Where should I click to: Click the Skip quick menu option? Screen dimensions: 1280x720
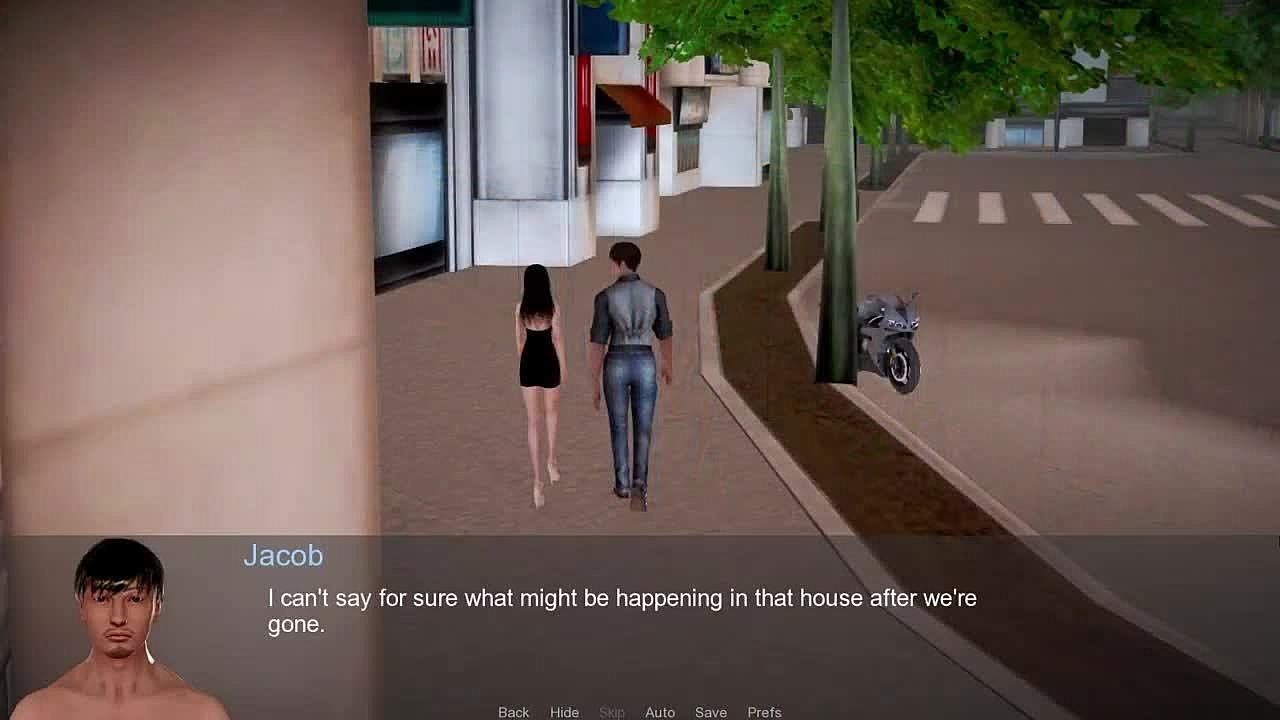pos(612,712)
